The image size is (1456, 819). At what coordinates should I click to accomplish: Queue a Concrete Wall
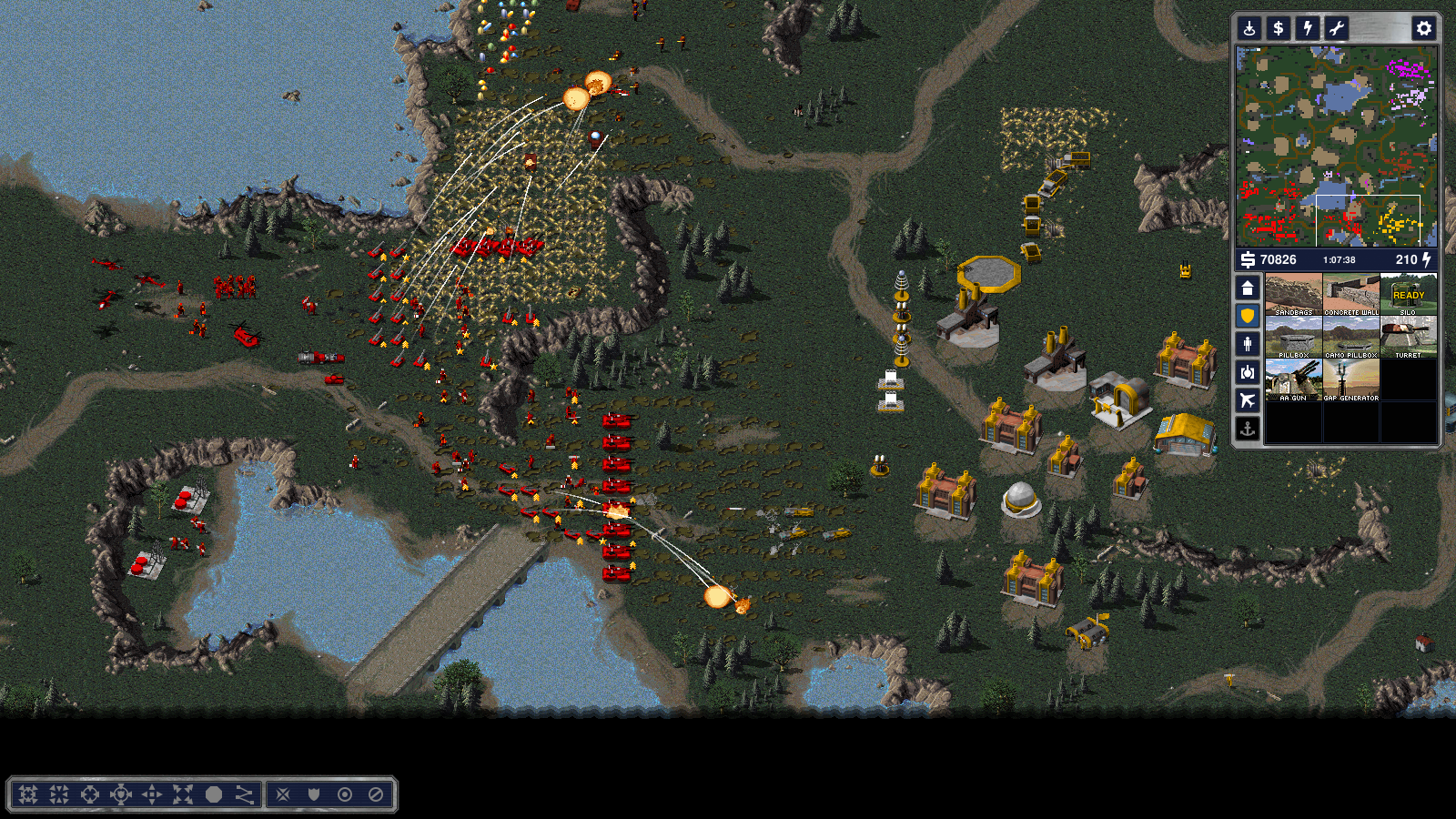1350,294
